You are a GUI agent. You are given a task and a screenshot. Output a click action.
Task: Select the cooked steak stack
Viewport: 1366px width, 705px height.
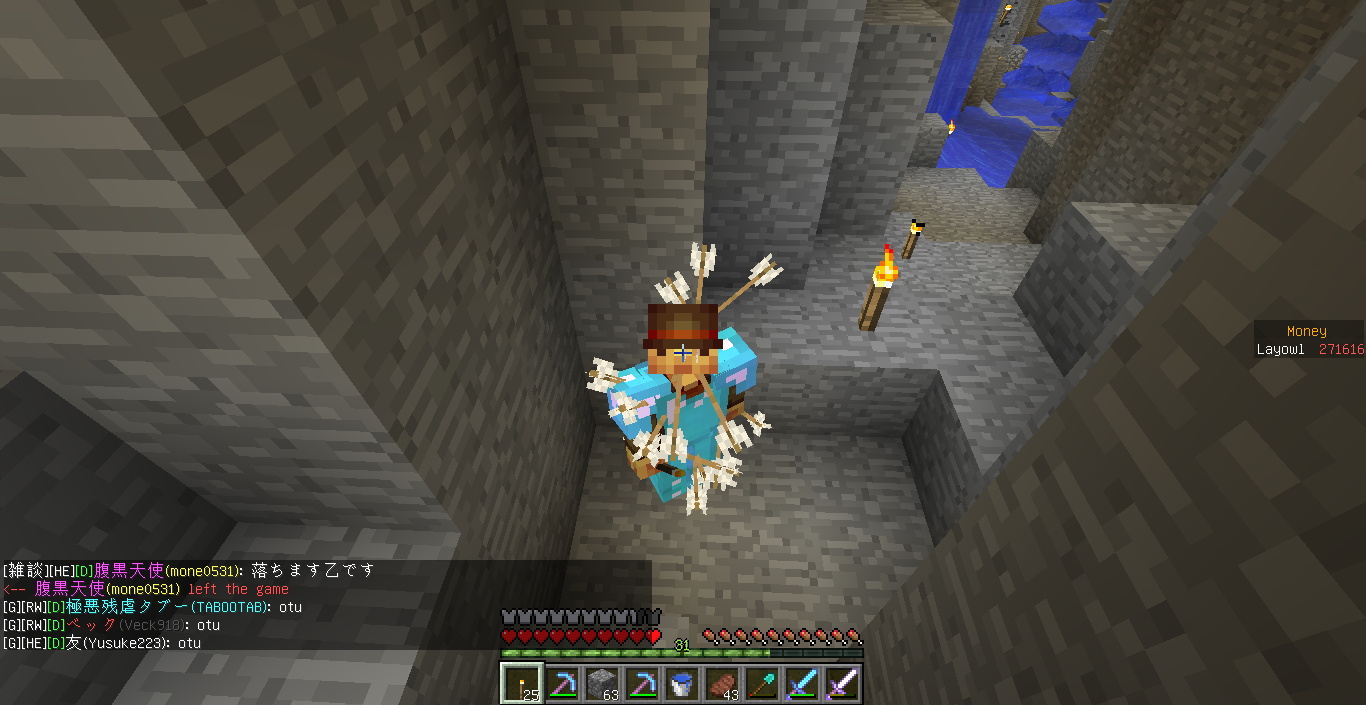click(x=721, y=684)
